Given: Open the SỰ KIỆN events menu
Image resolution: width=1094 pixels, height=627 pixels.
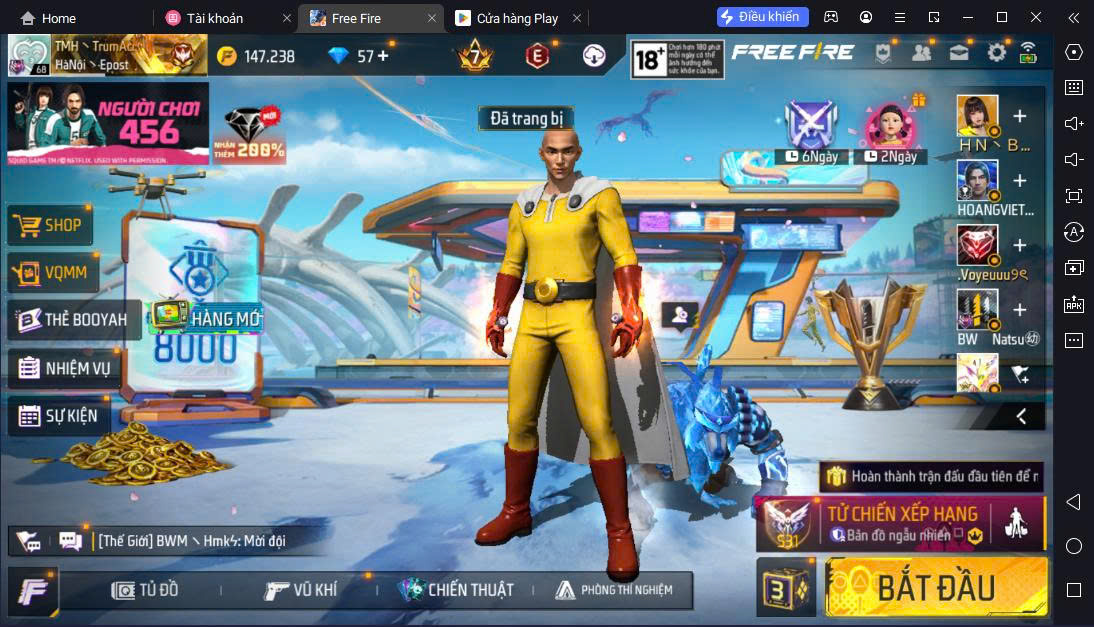Looking at the screenshot, I should point(59,416).
